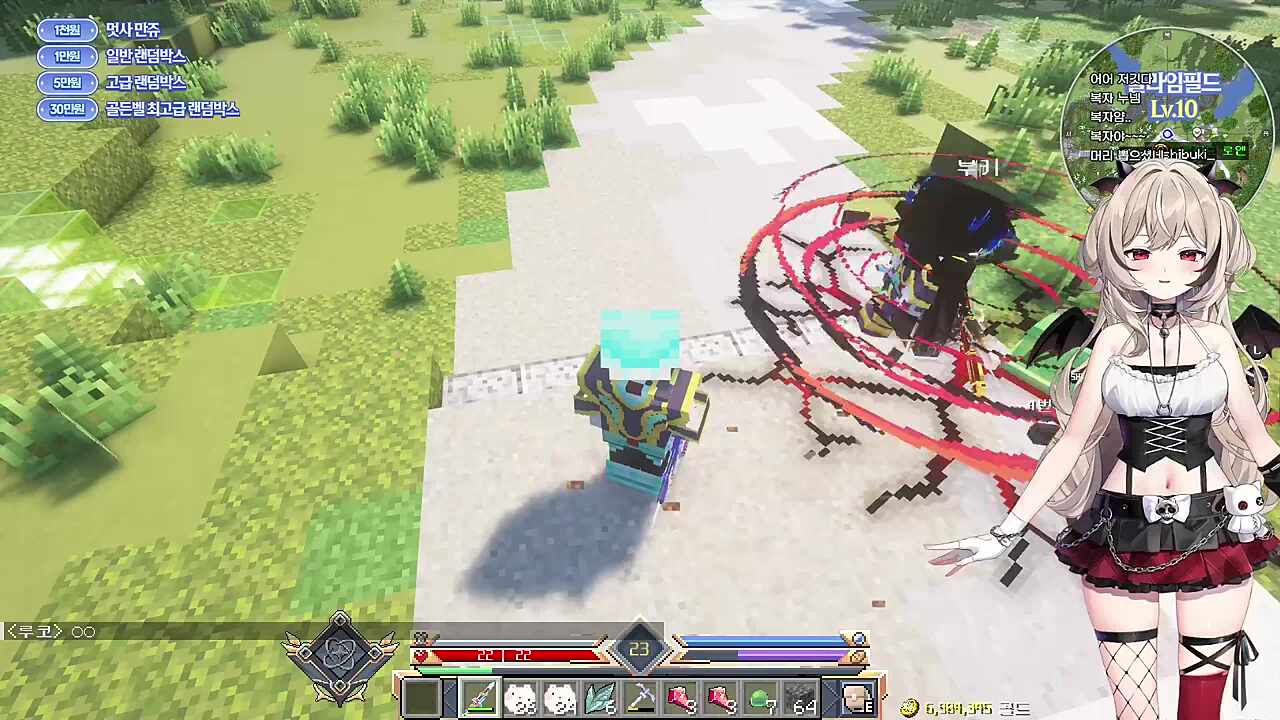Select the light-blue feather slot with 6
Screen dimensions: 1280x720
[x=601, y=698]
